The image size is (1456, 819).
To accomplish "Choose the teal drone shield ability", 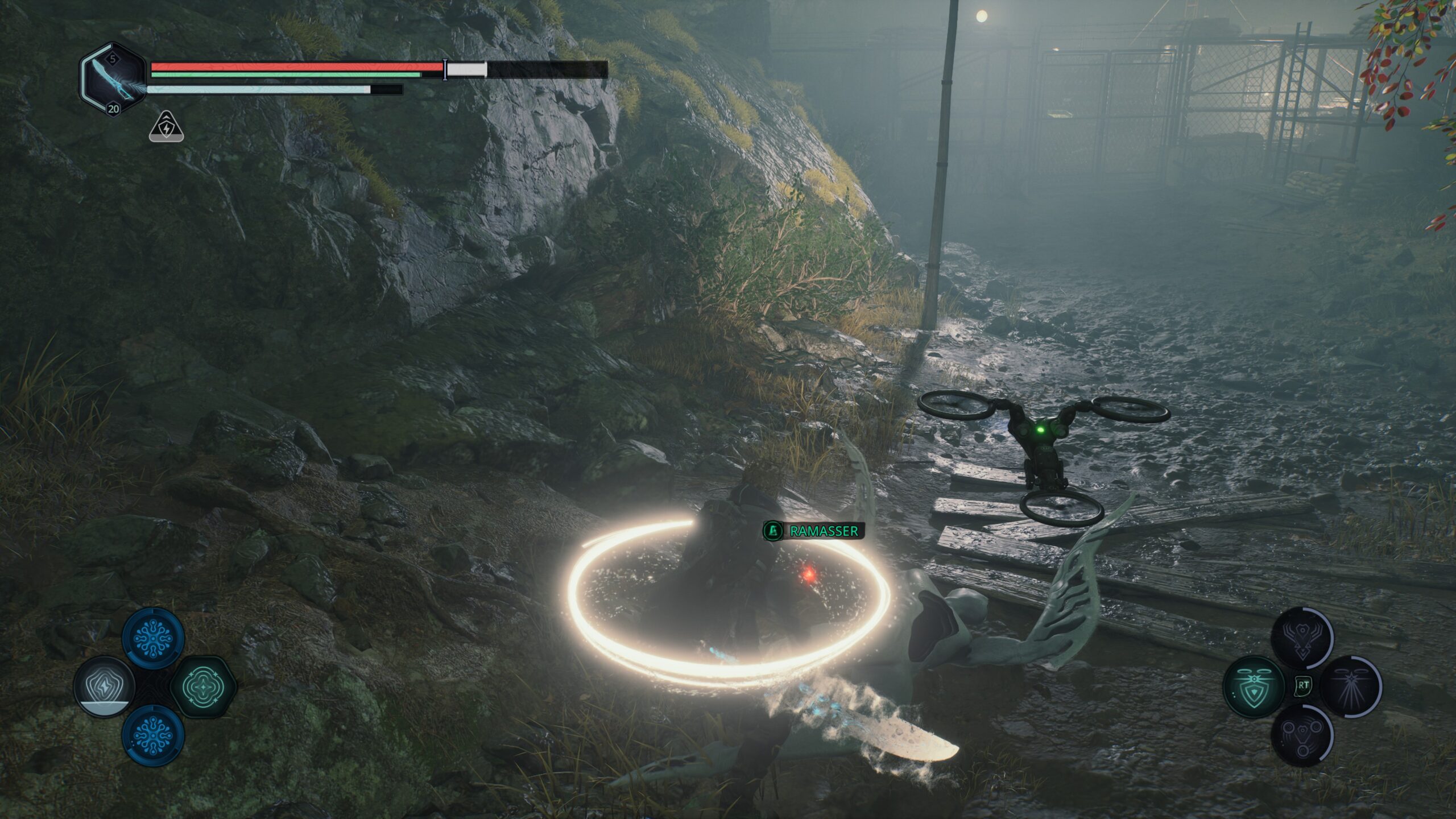I will [1253, 686].
